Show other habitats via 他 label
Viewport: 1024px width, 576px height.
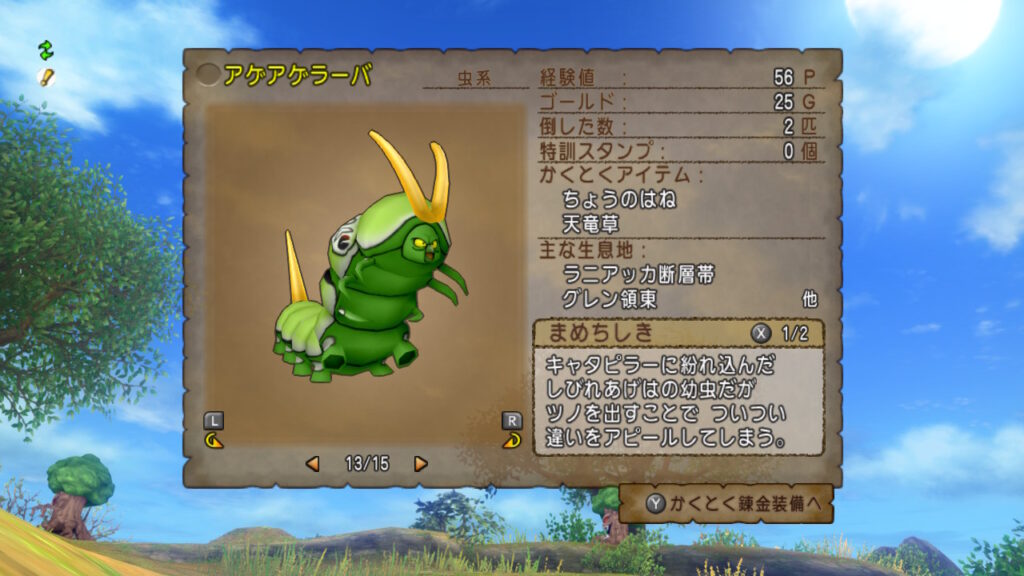pos(809,299)
